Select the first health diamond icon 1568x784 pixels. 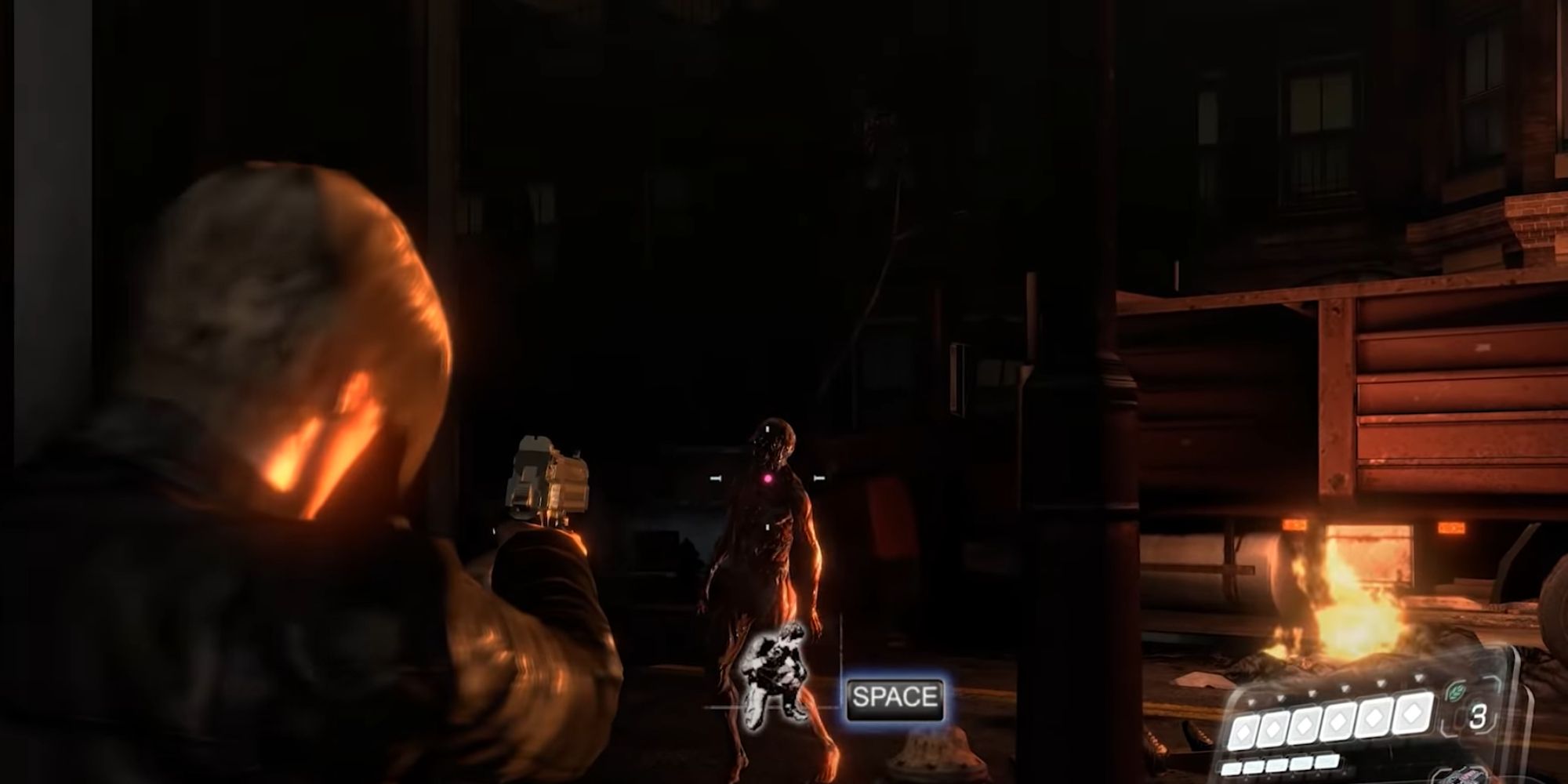pos(1243,731)
